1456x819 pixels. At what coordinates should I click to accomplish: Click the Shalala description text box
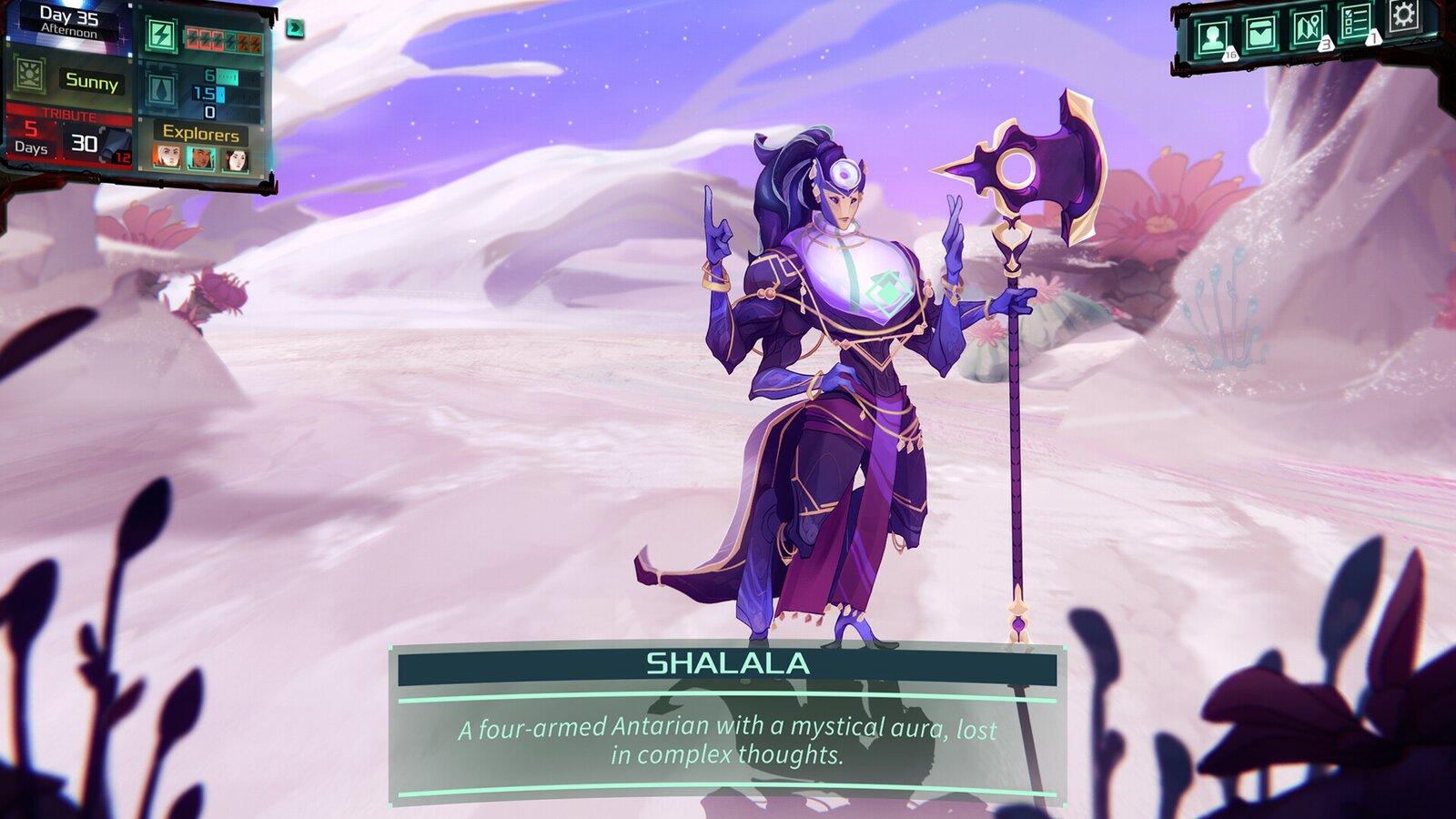pyautogui.click(x=728, y=743)
